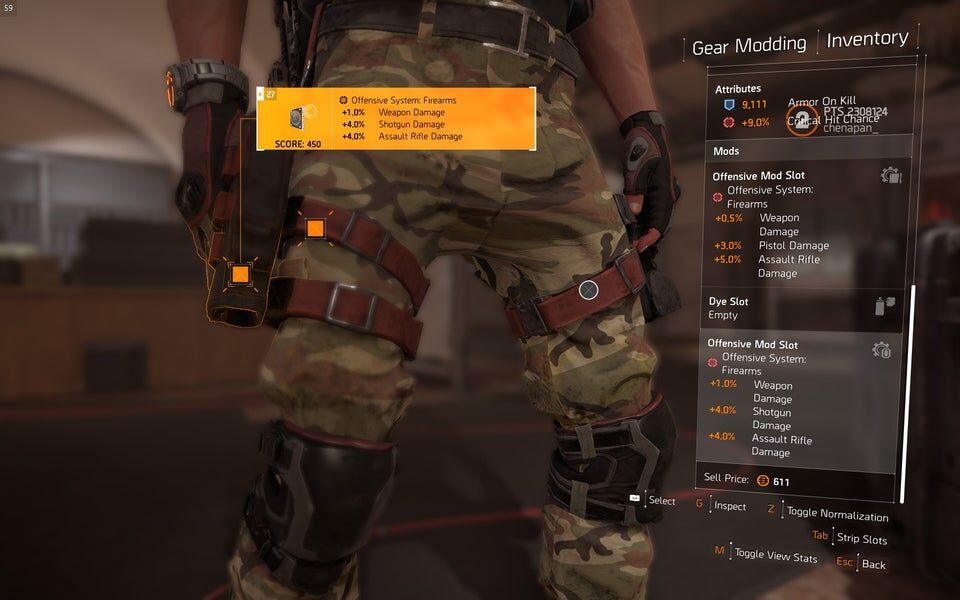Click the spray can icon on the Dye Slot
Viewport: 960px width, 600px height.
click(x=885, y=307)
